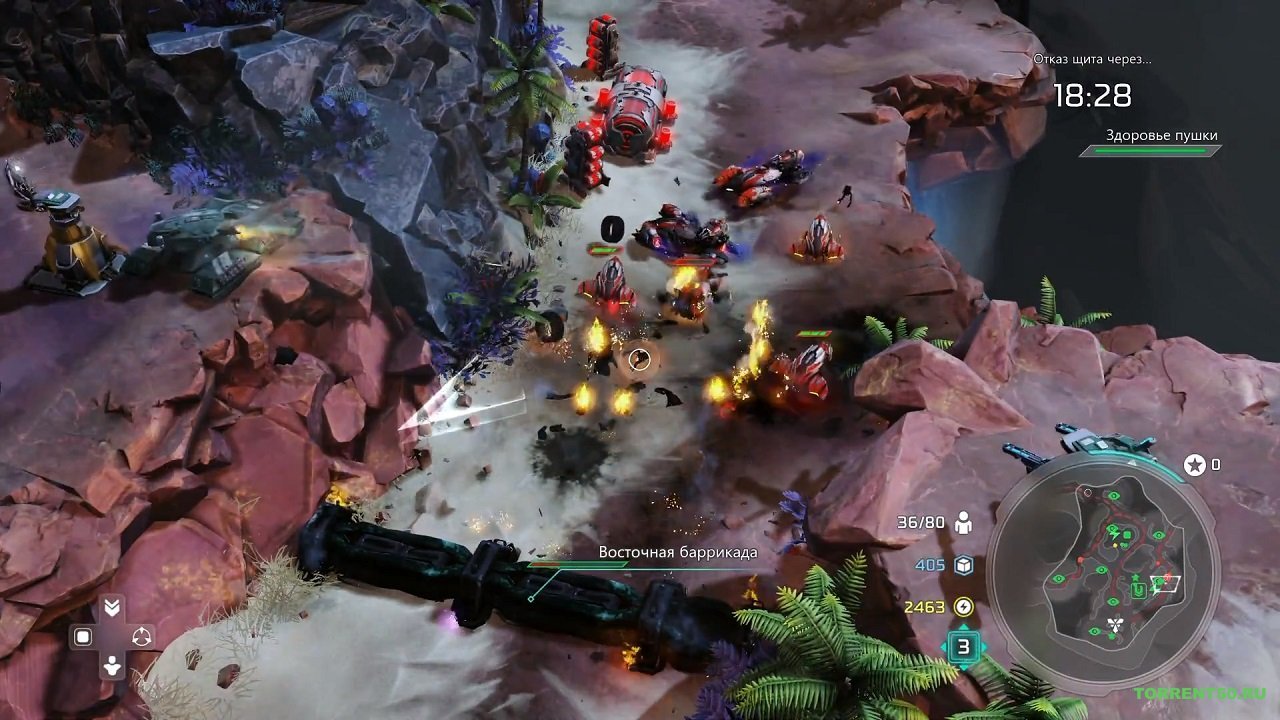This screenshot has width=1280, height=720.
Task: Click the white viewport frame on the minimap
Action: click(x=1164, y=583)
